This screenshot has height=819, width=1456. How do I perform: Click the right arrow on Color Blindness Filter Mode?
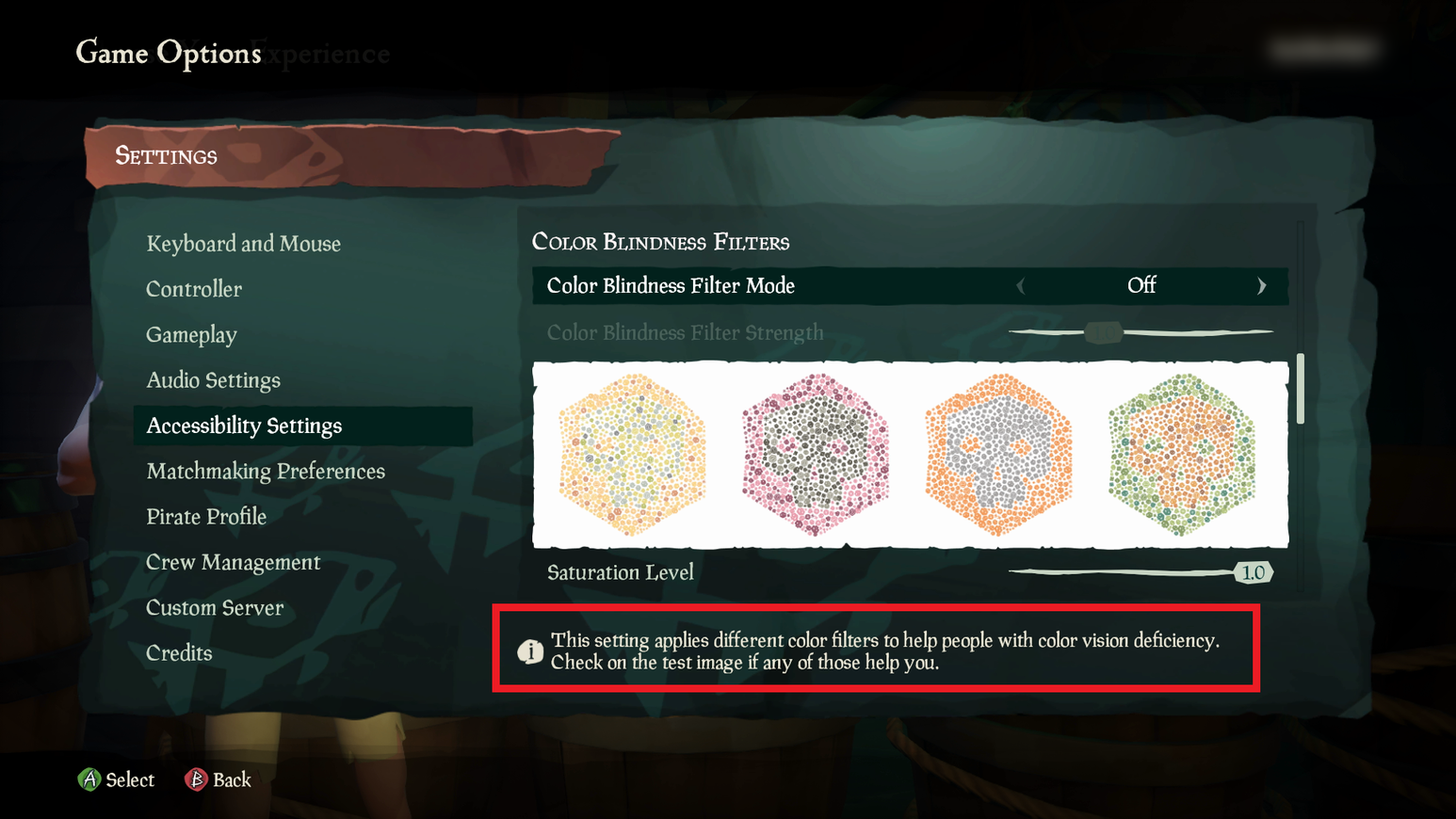tap(1262, 285)
